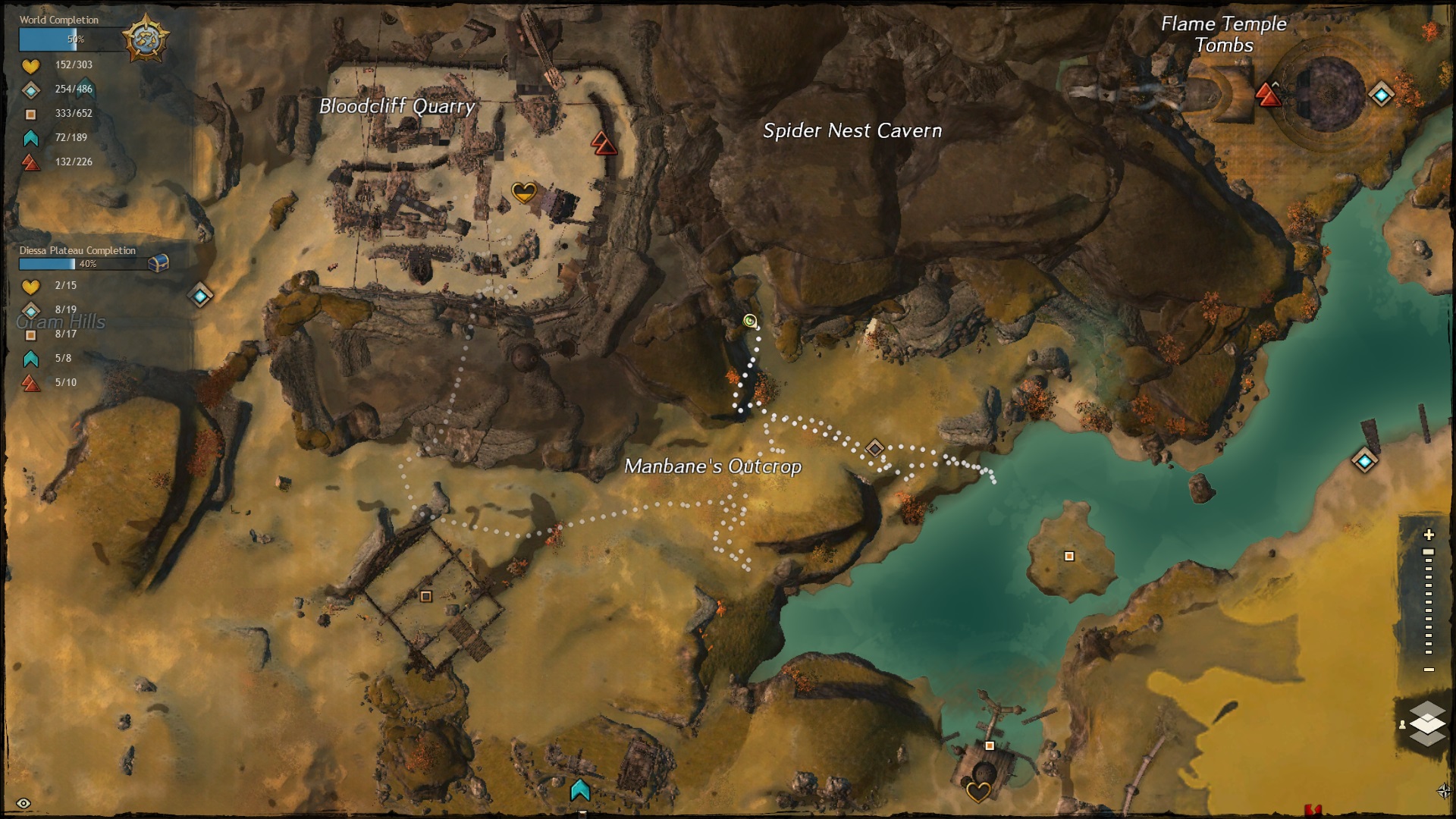Select the hero challenge at Flame Temple Tombs
Screen dimensions: 1456x819
tap(1267, 95)
